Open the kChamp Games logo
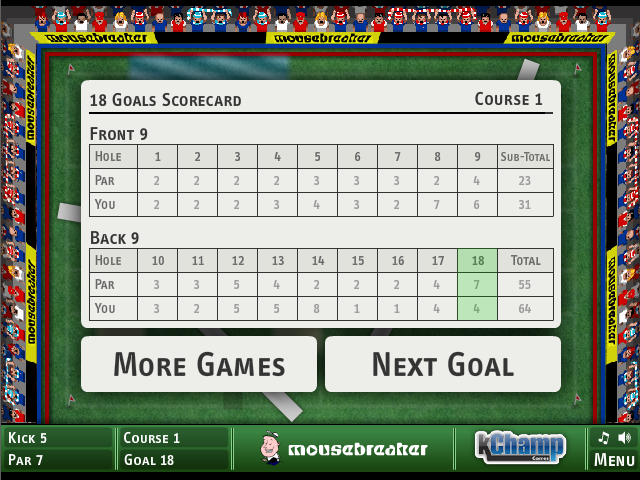This screenshot has width=640, height=480. pos(519,446)
